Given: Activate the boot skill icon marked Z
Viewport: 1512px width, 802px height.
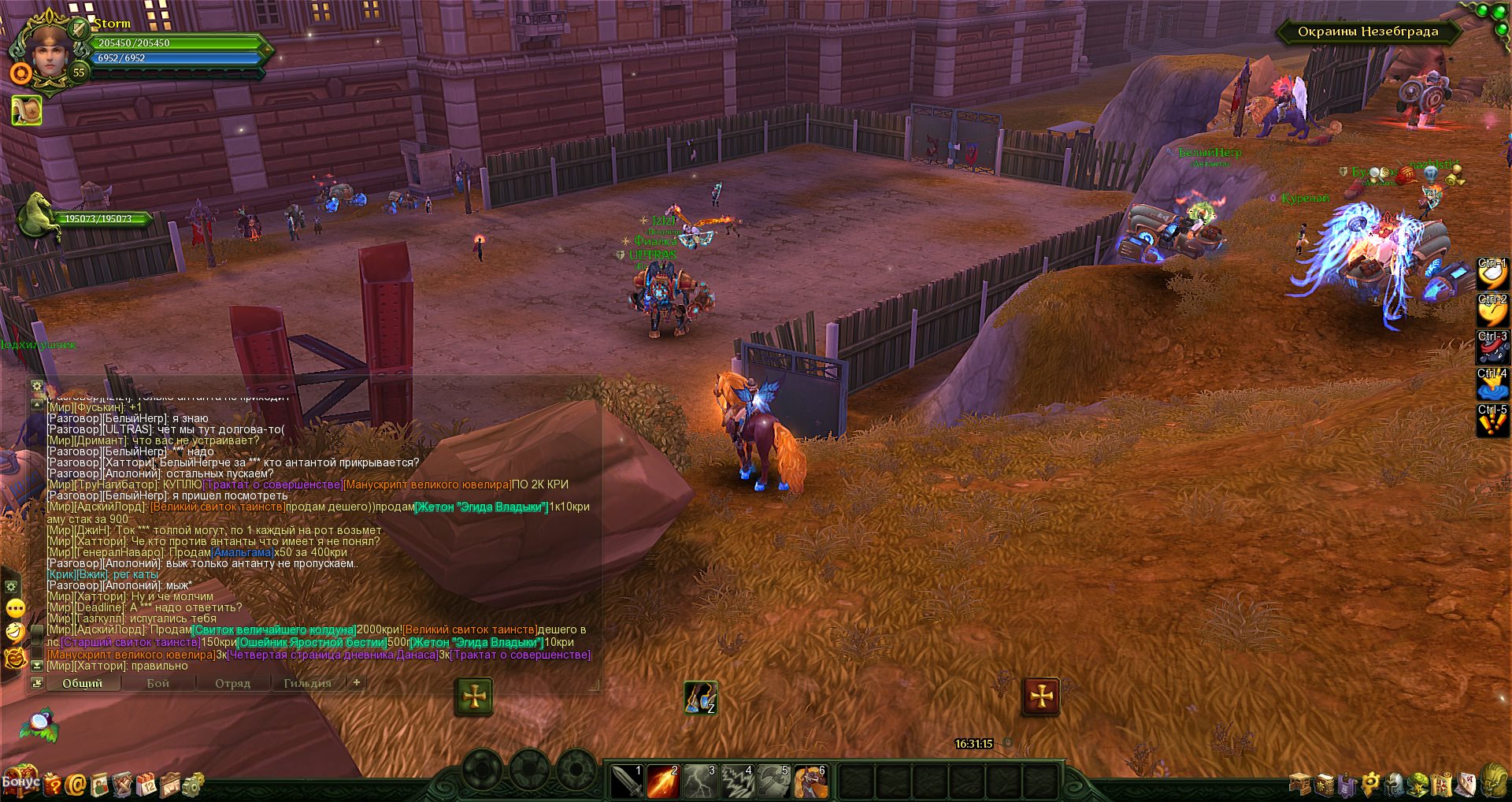Looking at the screenshot, I should (x=700, y=697).
